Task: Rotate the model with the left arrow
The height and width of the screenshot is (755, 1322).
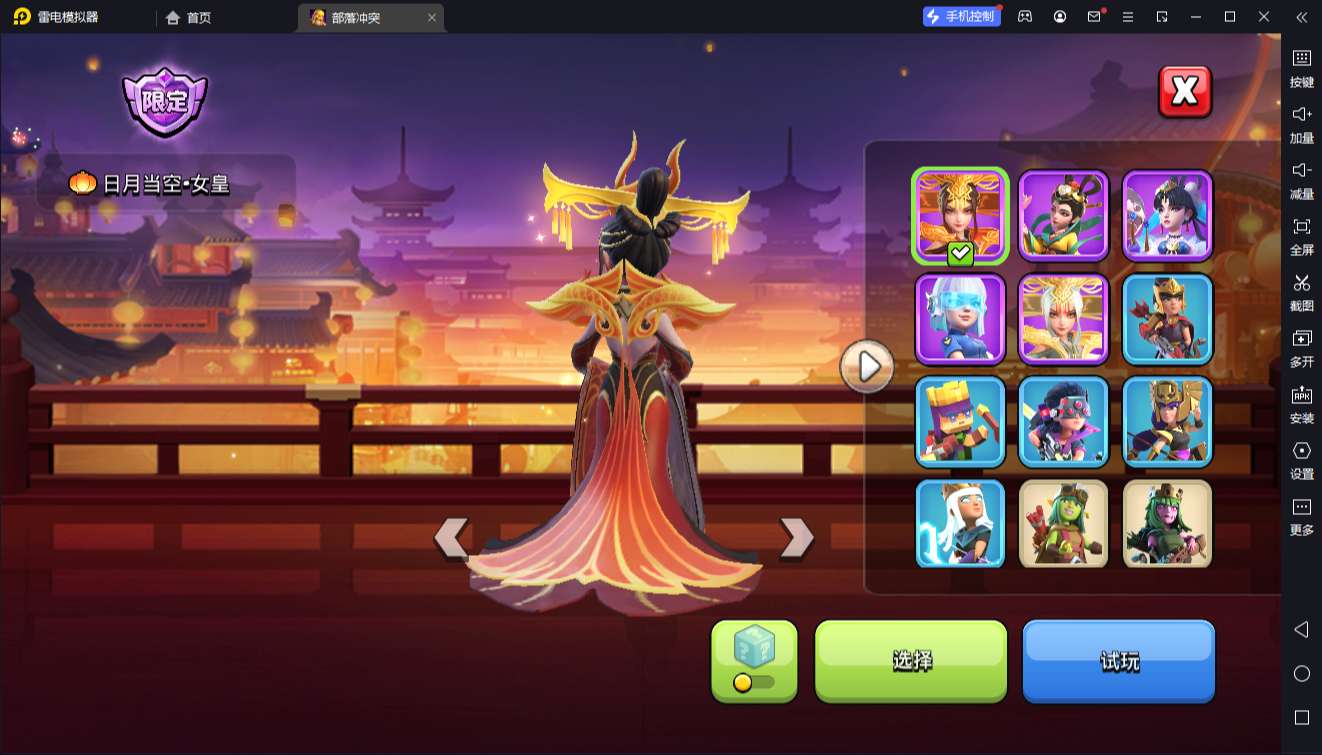Action: tap(452, 537)
